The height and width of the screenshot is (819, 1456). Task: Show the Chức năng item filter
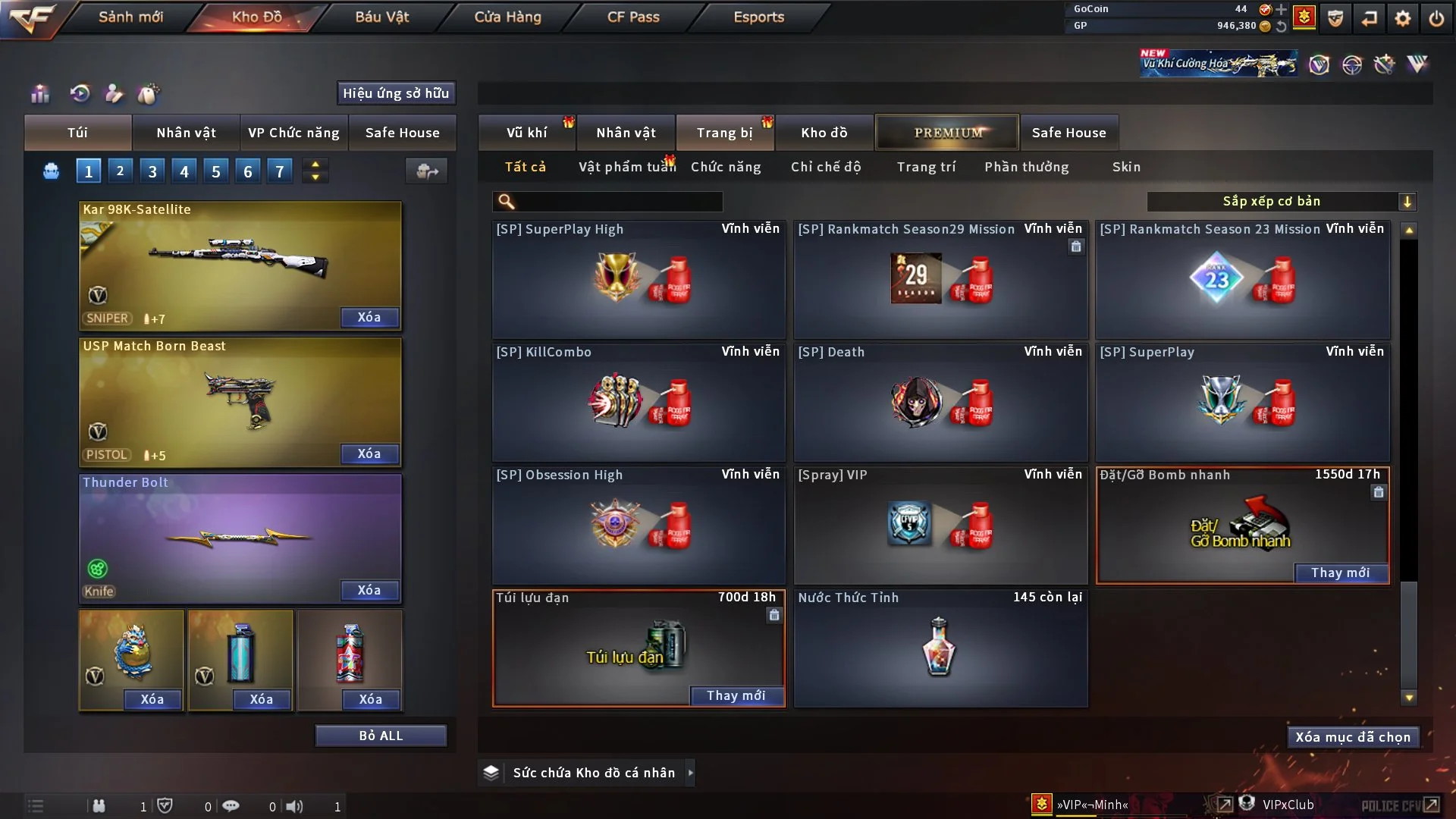(726, 167)
